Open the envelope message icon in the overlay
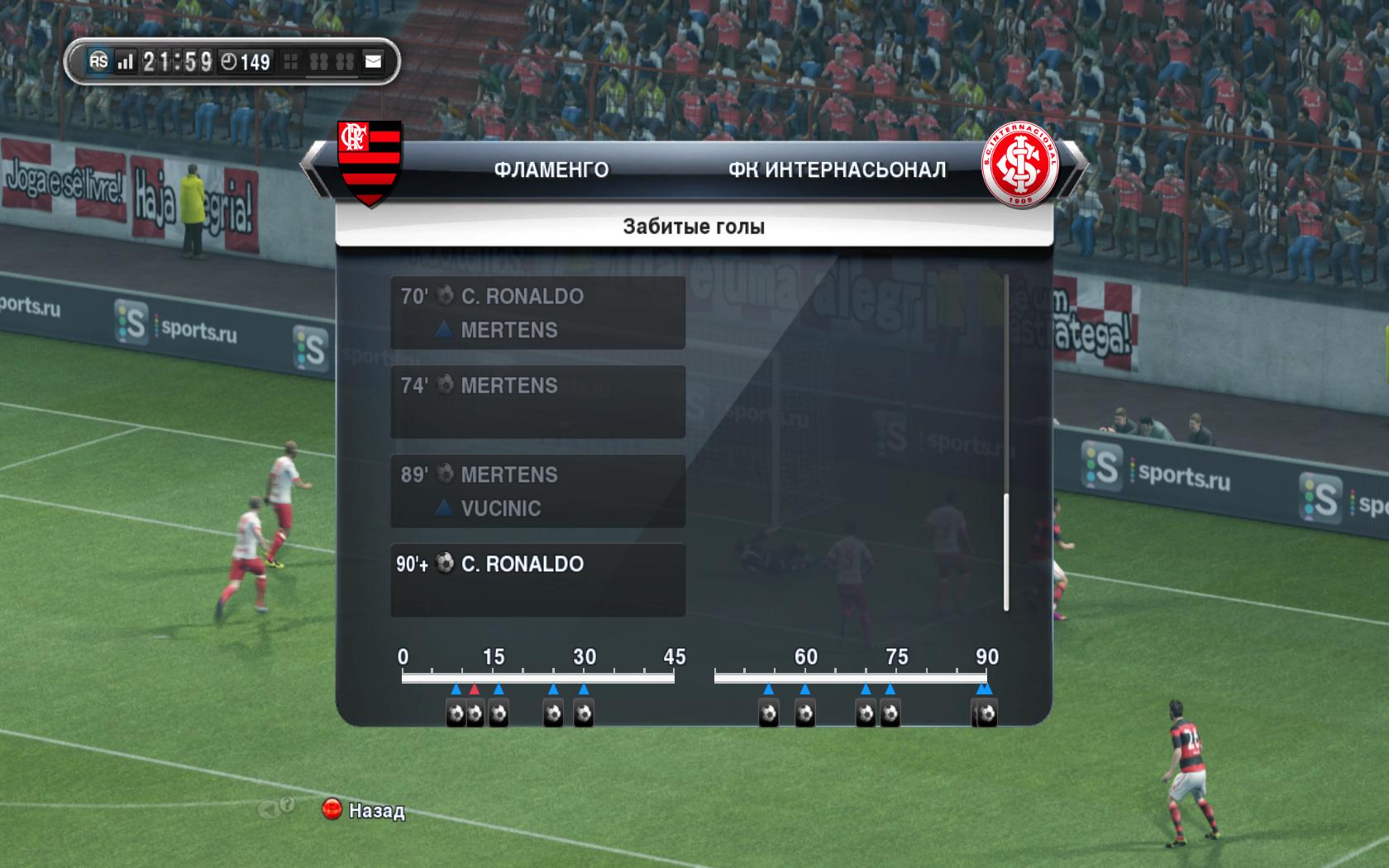1389x868 pixels. (374, 61)
